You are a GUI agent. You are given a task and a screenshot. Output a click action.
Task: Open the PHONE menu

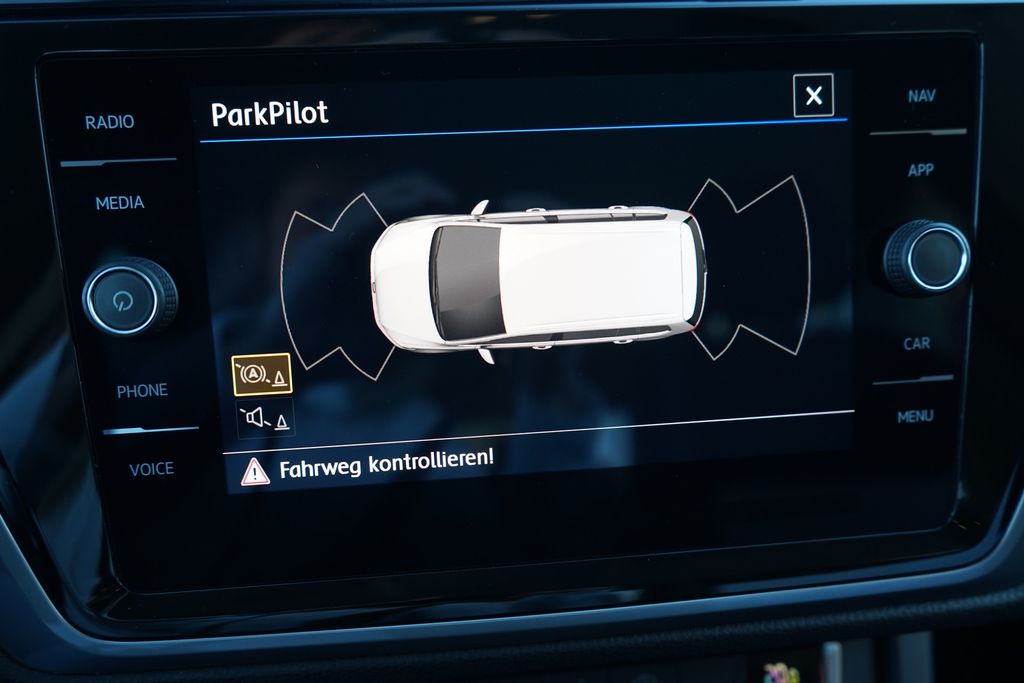[x=142, y=391]
